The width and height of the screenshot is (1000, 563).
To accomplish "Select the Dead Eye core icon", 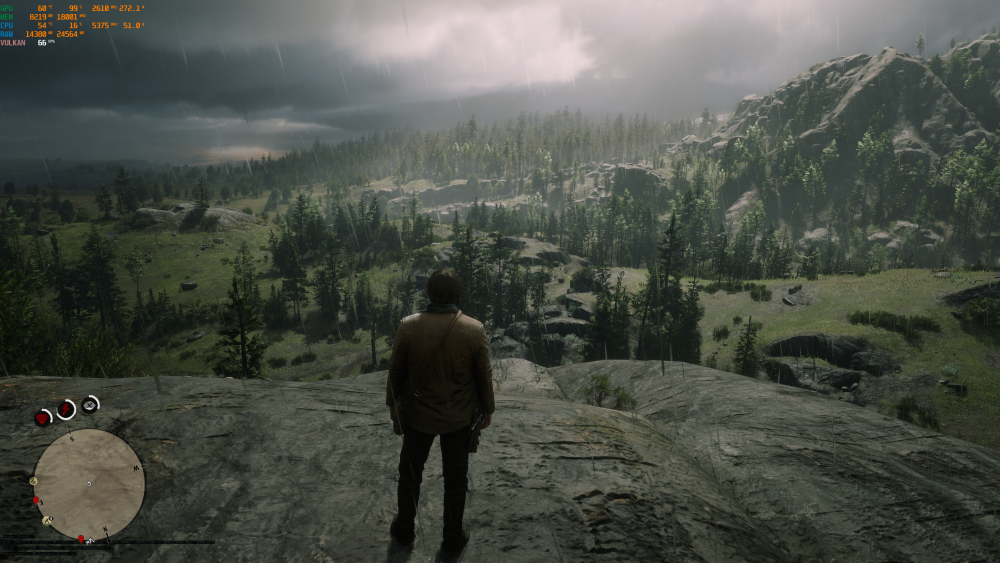I will 90,404.
